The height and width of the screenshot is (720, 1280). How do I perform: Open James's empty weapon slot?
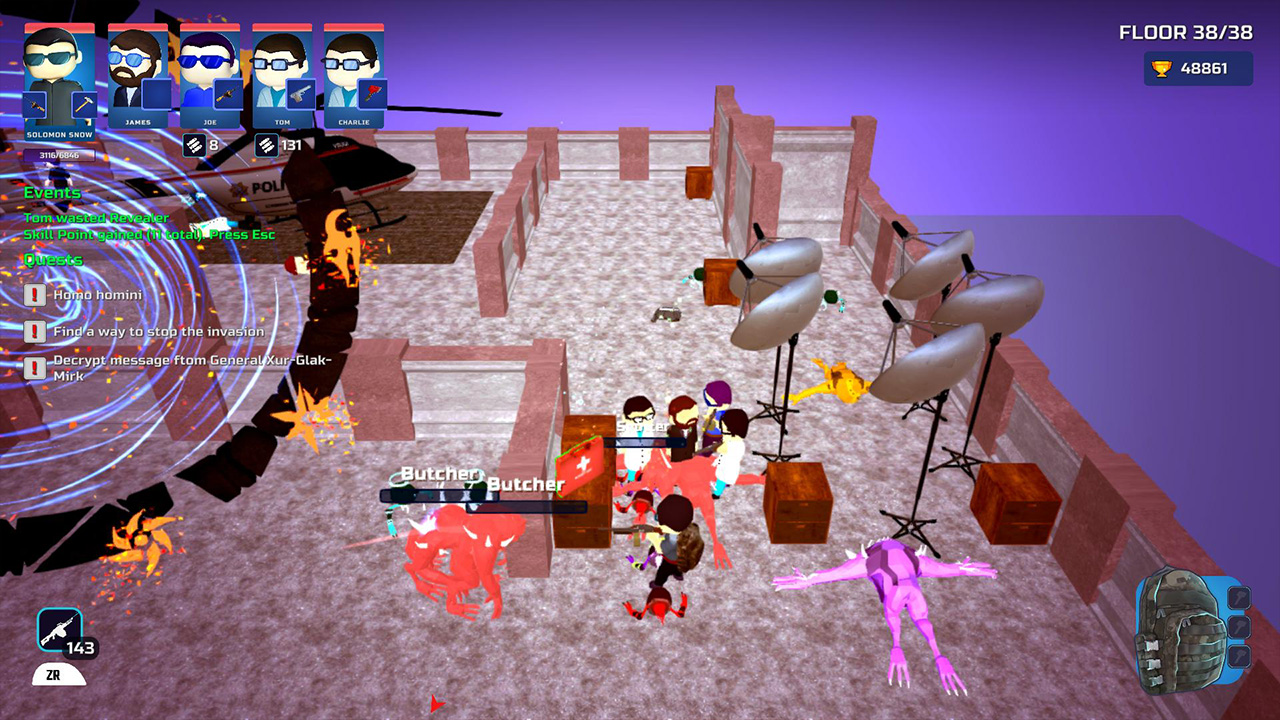(155, 95)
